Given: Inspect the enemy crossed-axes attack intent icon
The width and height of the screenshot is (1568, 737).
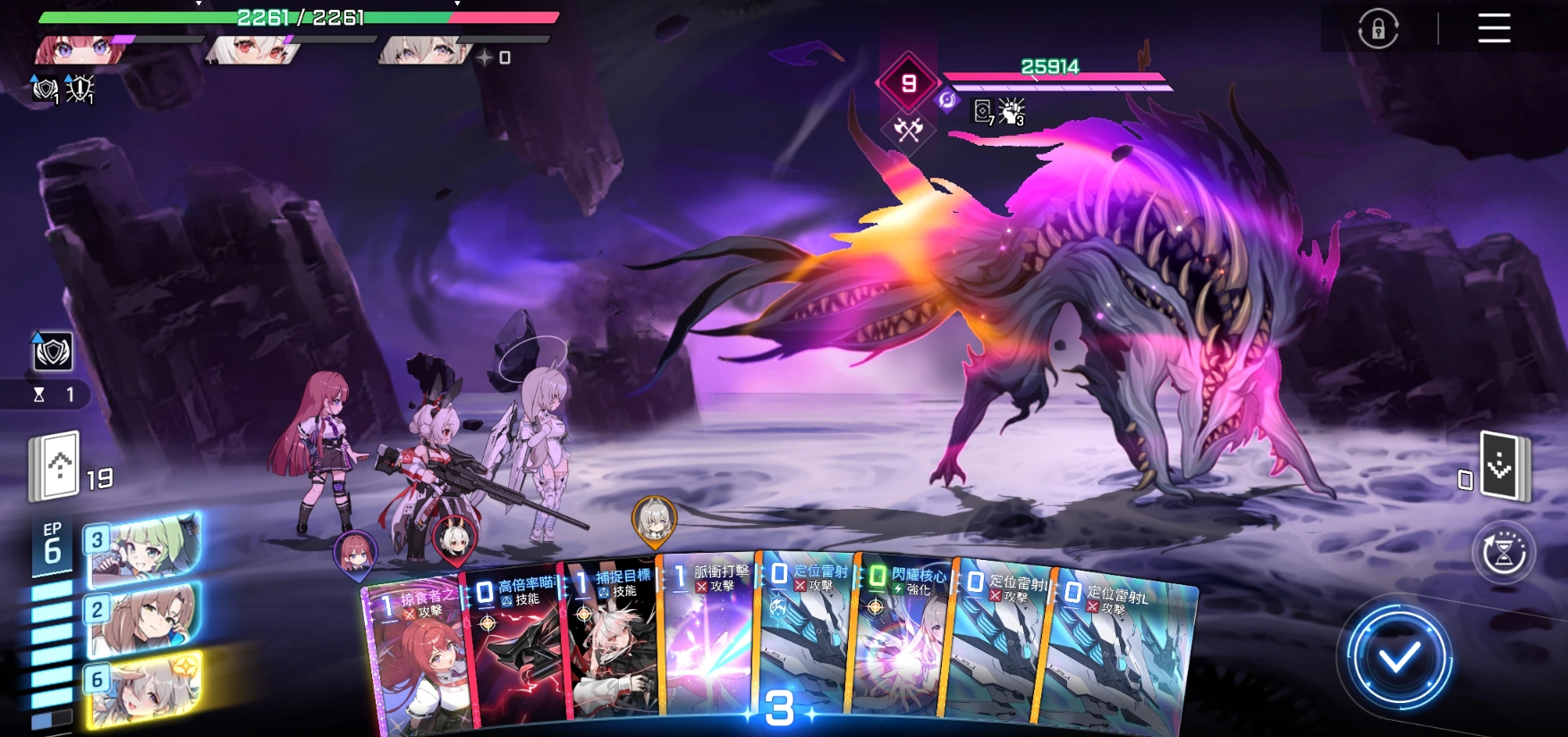Looking at the screenshot, I should (908, 131).
